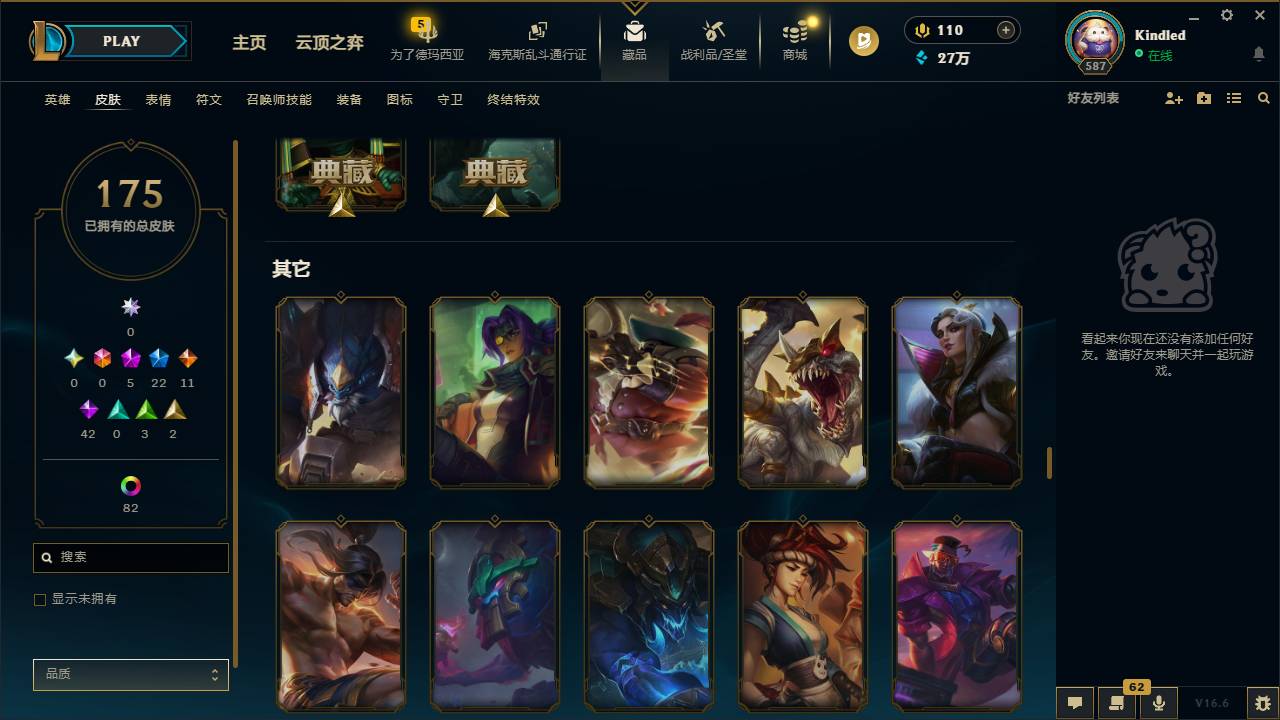
Task: Open the 为了德玛西亚 event icon with badge
Action: [x=428, y=40]
